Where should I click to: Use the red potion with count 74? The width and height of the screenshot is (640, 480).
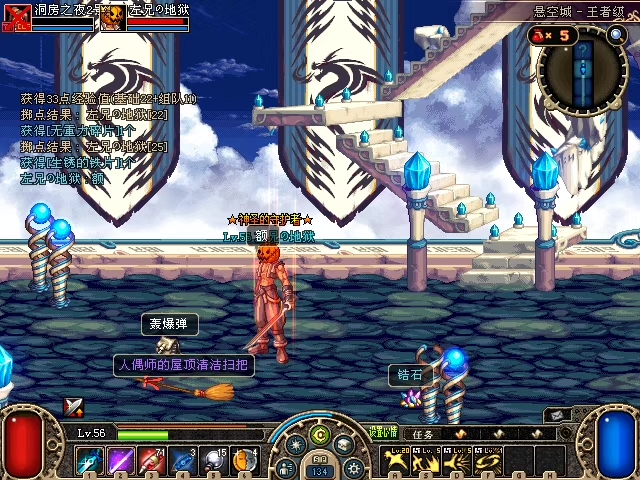152,461
